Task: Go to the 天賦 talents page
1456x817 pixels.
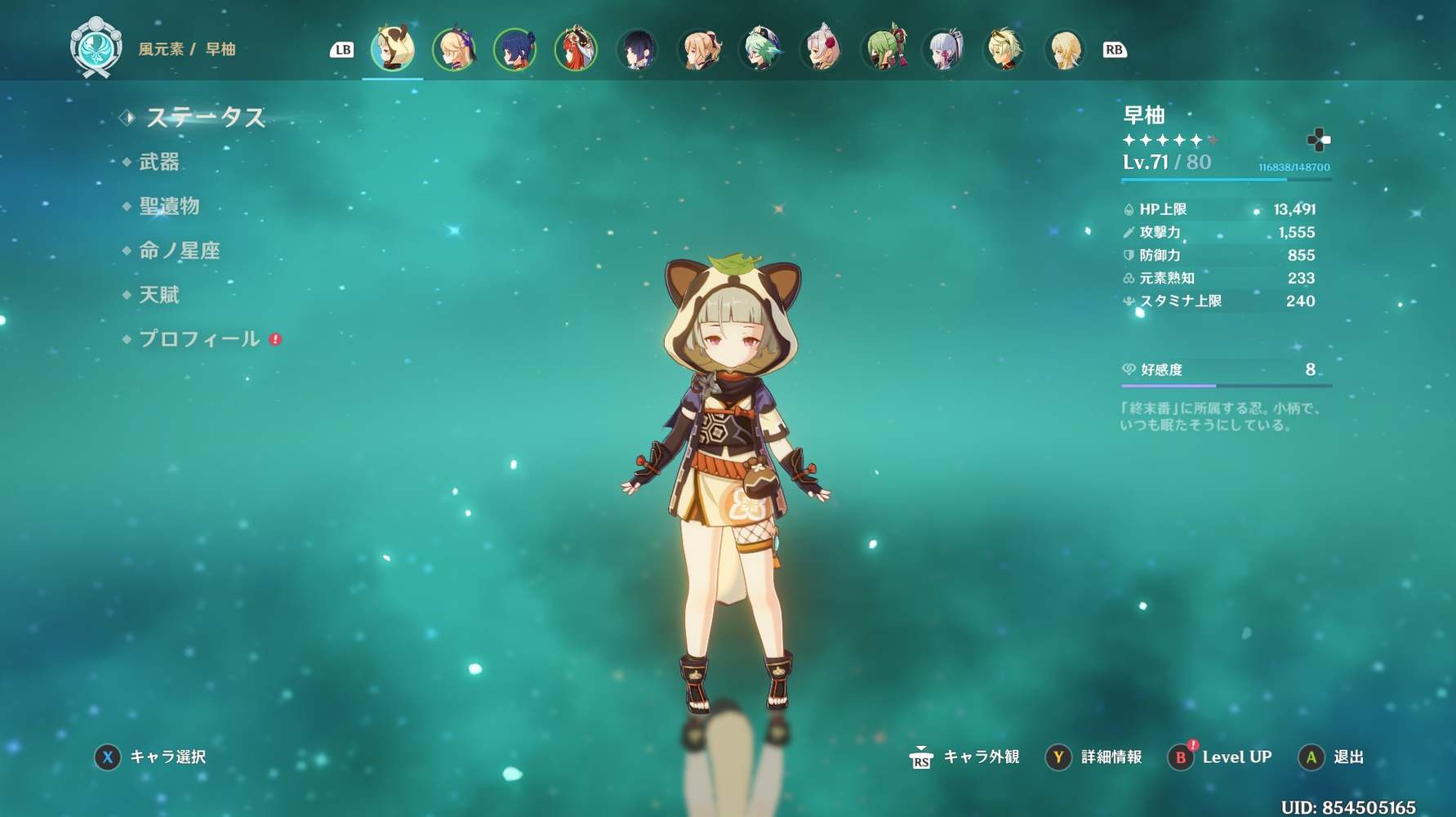Action: 158,294
